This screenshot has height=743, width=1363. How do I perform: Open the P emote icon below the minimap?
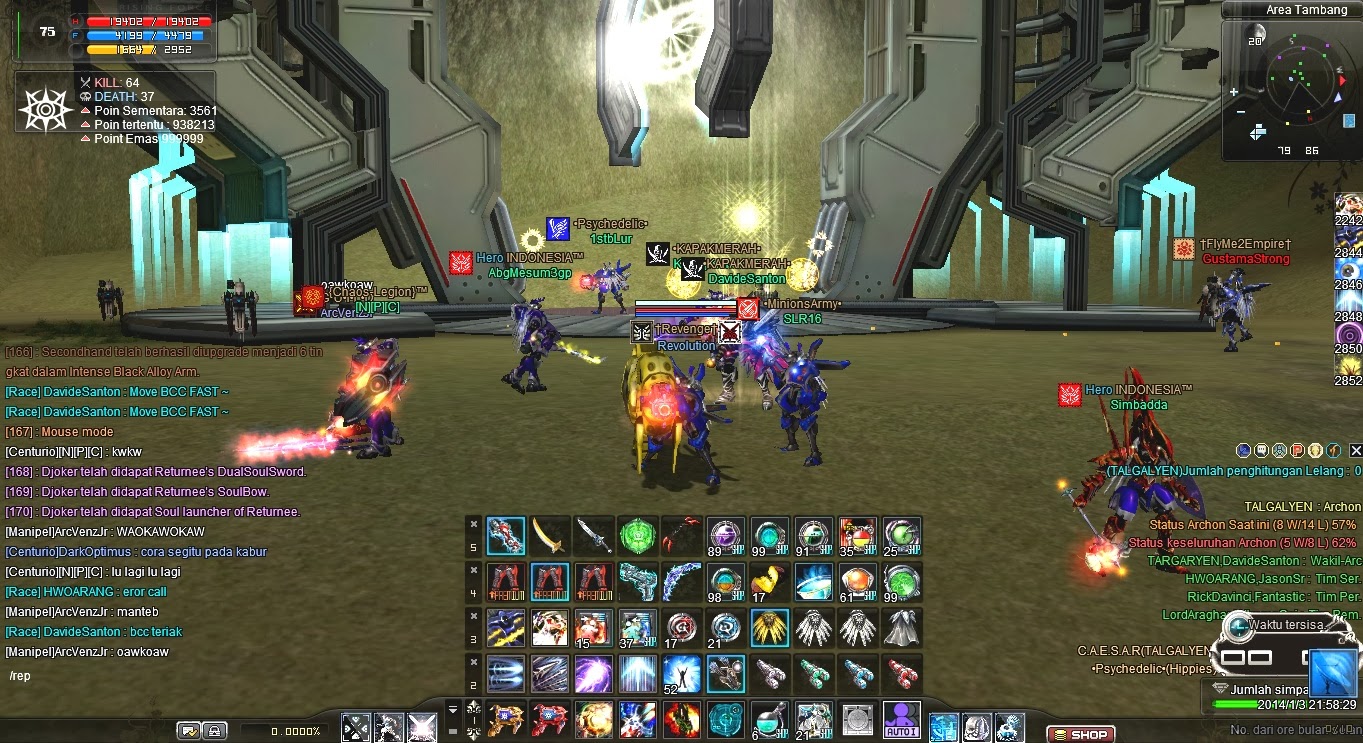(x=1295, y=450)
